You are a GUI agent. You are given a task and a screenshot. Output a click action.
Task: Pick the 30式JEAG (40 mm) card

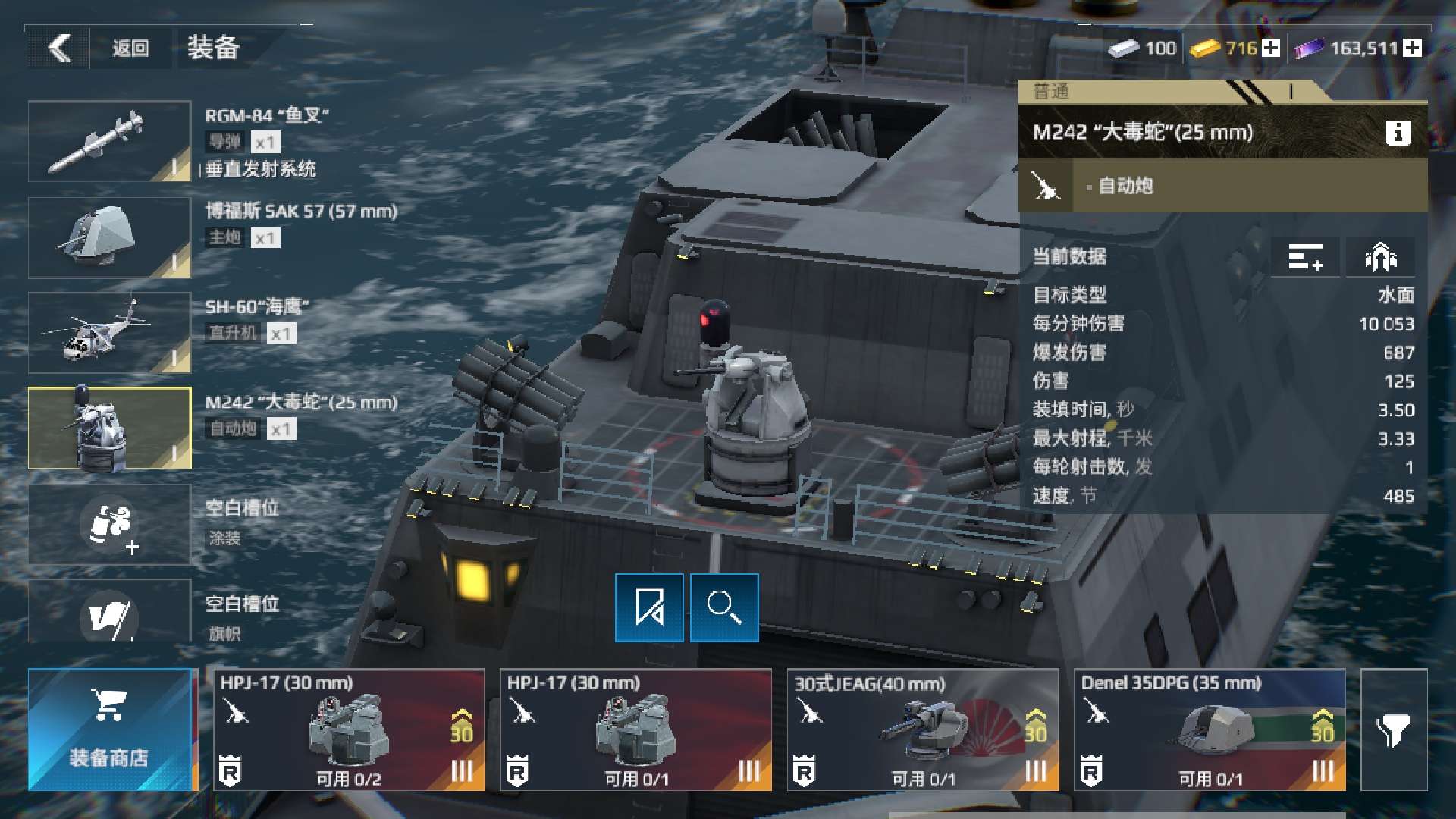pos(922,730)
